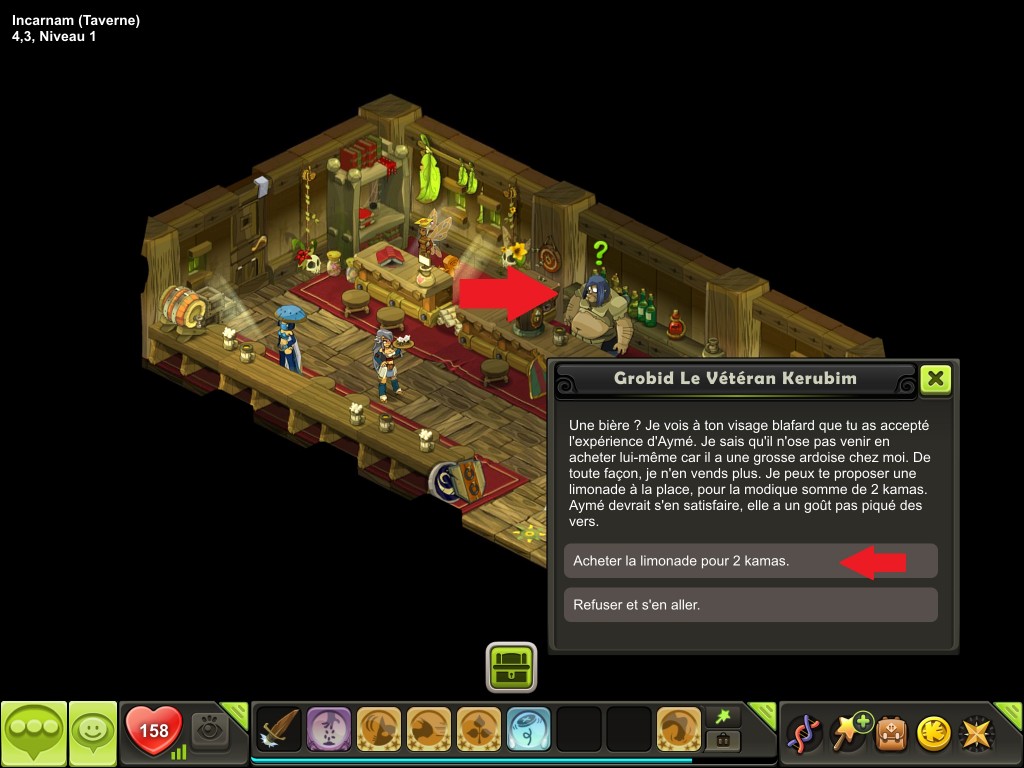Open the chat speech-bubble panel
1024x768 pixels.
[33, 733]
